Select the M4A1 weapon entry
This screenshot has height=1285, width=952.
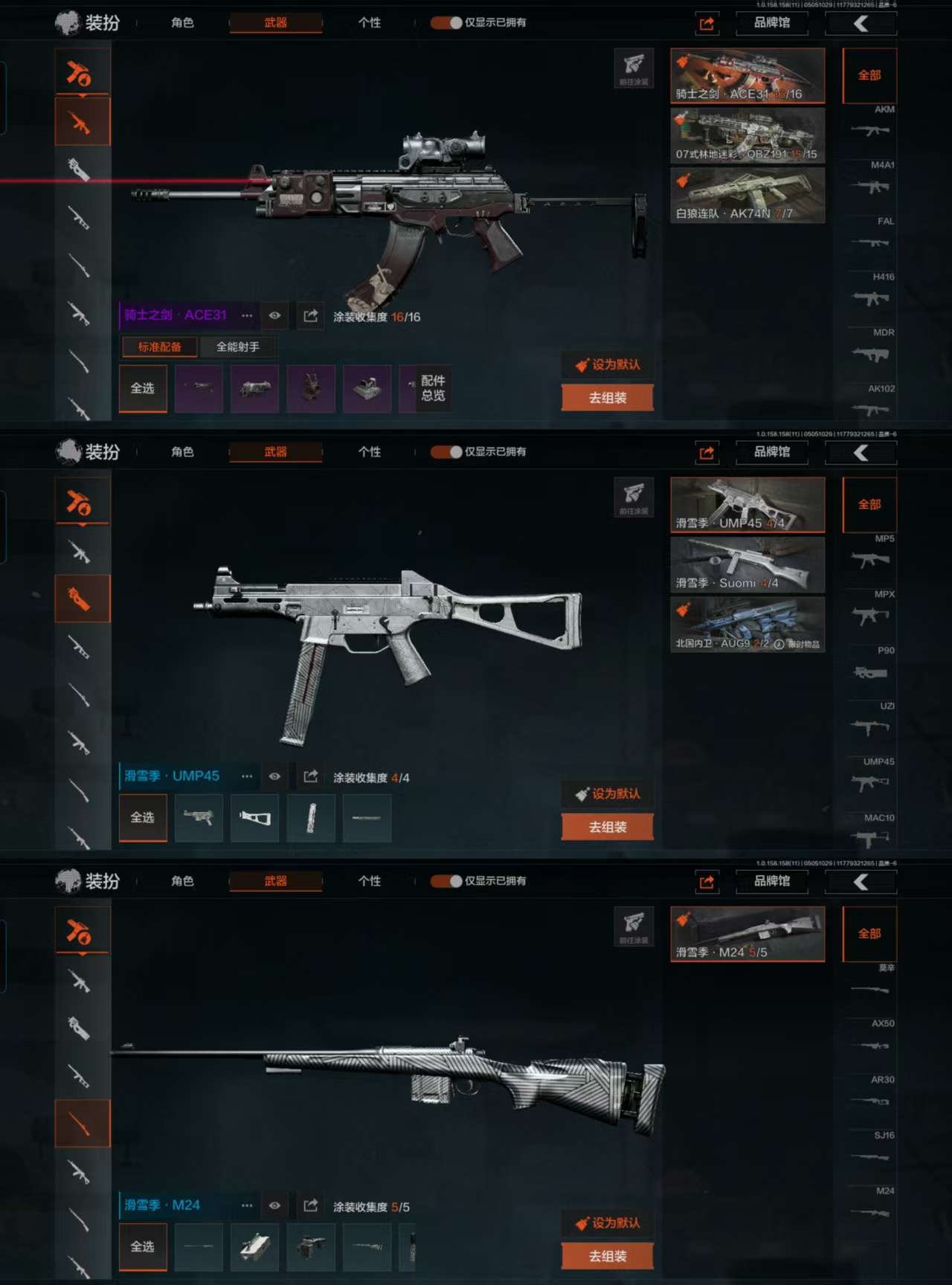click(870, 180)
